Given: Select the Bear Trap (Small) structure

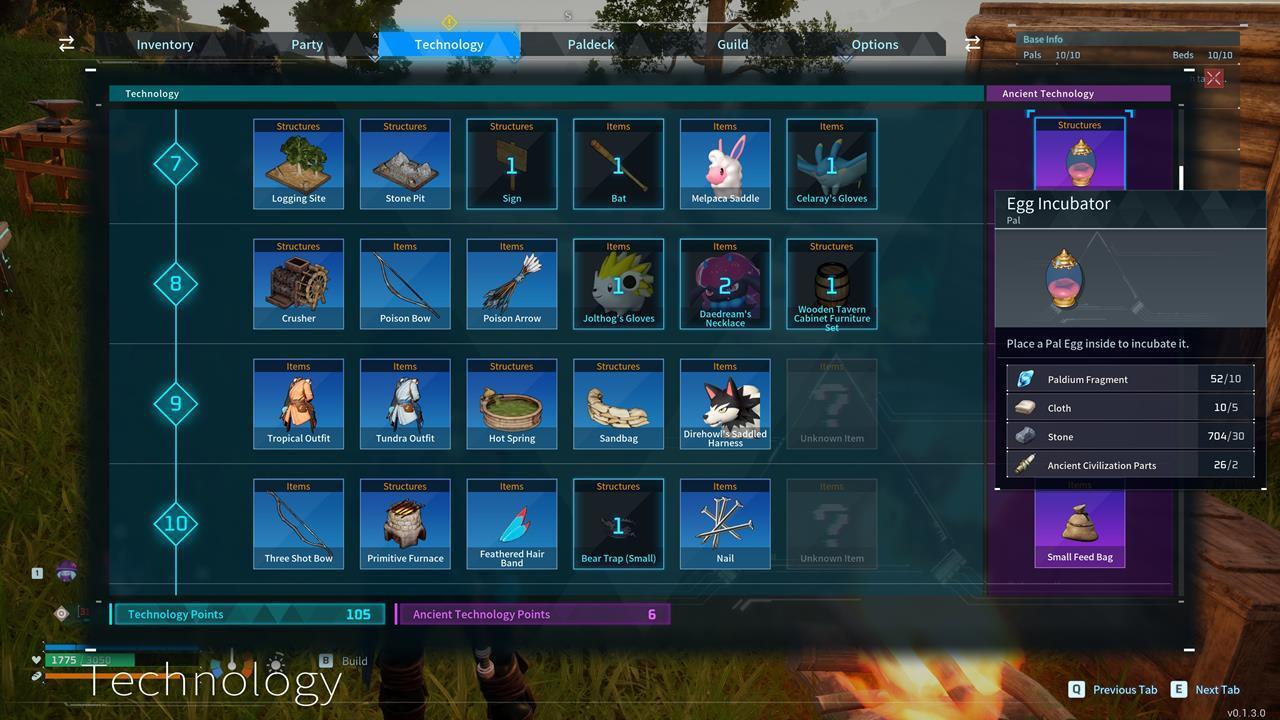Looking at the screenshot, I should (618, 523).
